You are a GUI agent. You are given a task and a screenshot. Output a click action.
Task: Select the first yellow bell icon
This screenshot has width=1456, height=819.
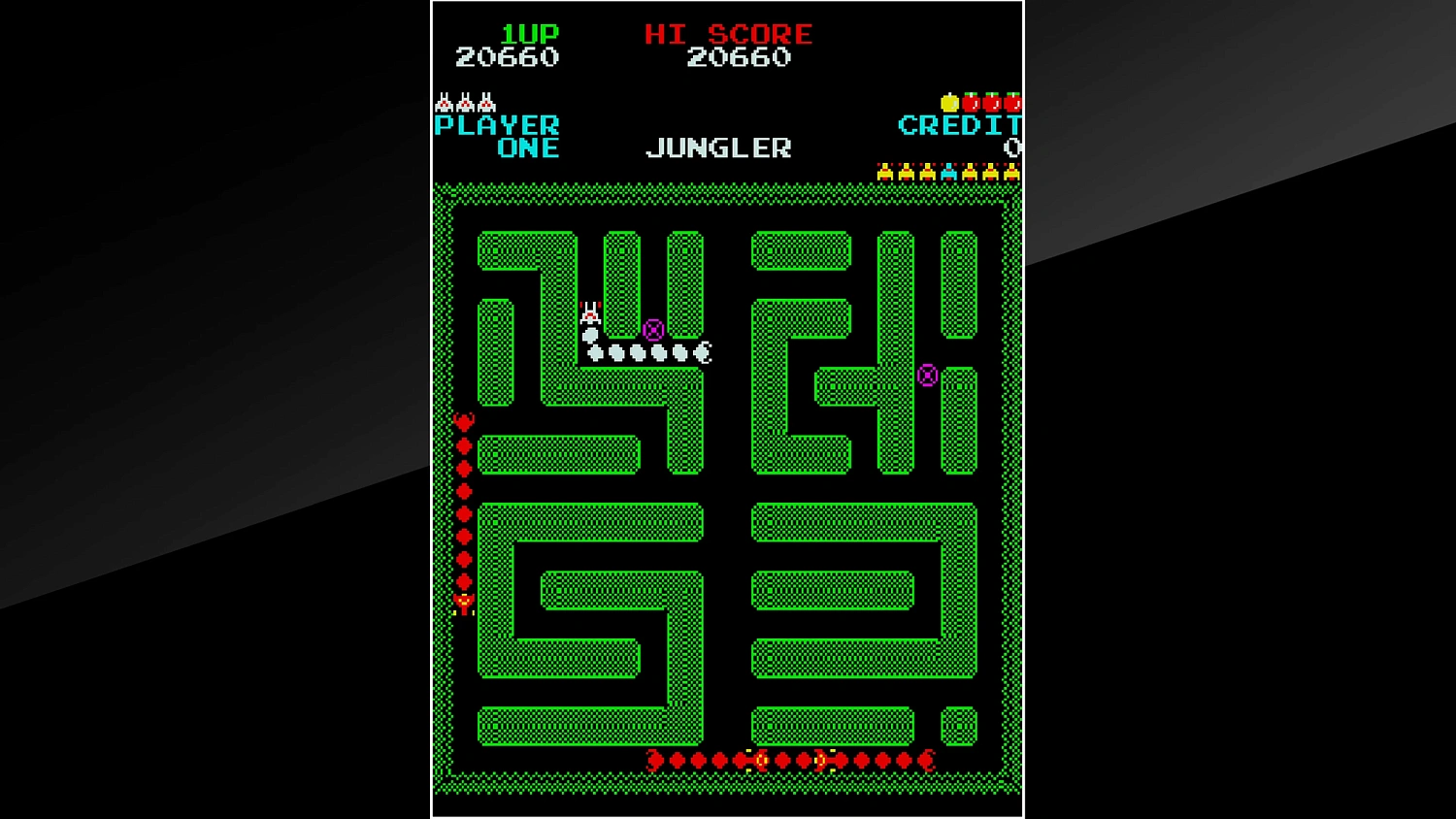885,172
